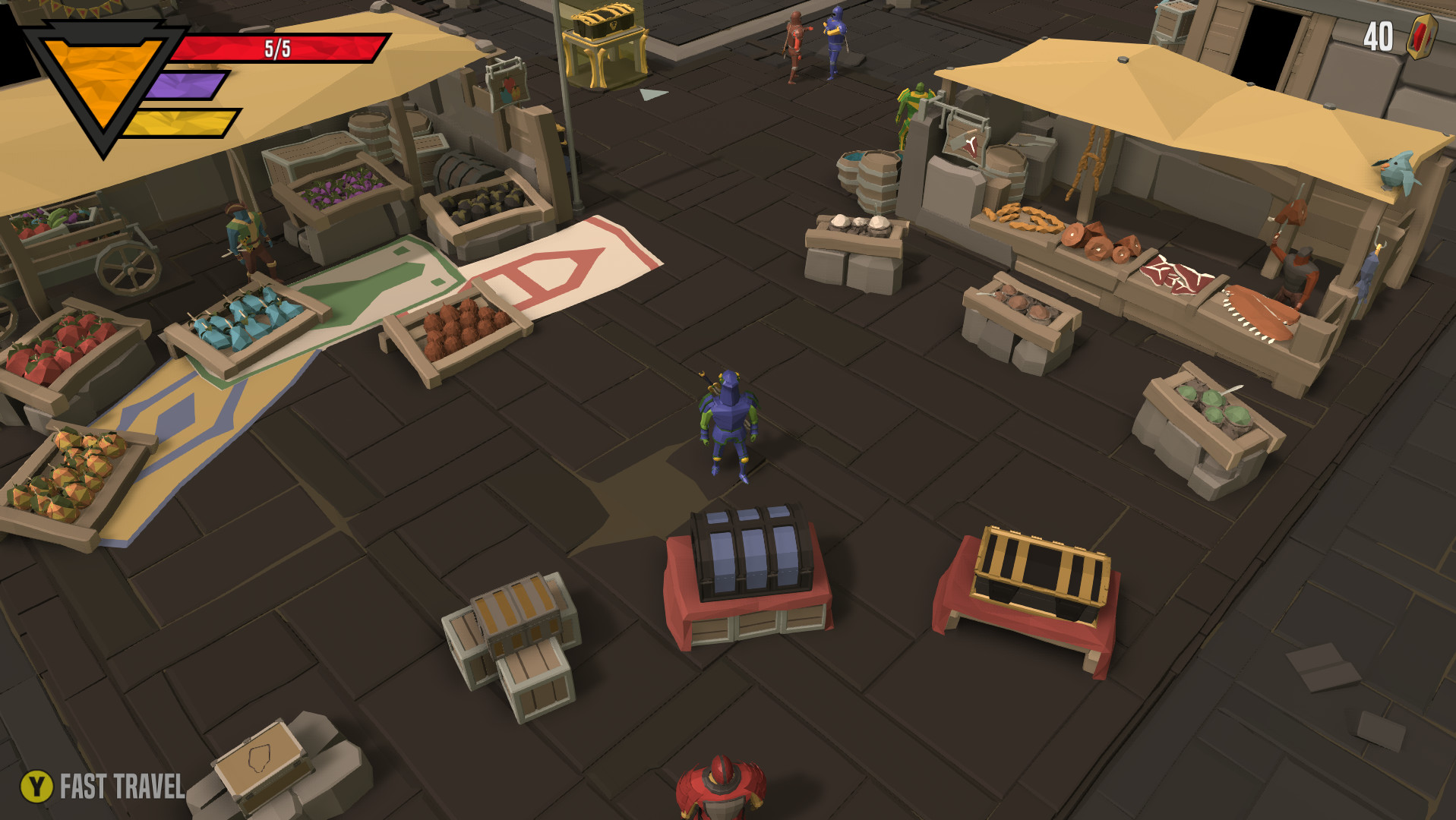The image size is (1456, 820).
Task: Click the currency counter showing 40
Action: tap(1378, 34)
